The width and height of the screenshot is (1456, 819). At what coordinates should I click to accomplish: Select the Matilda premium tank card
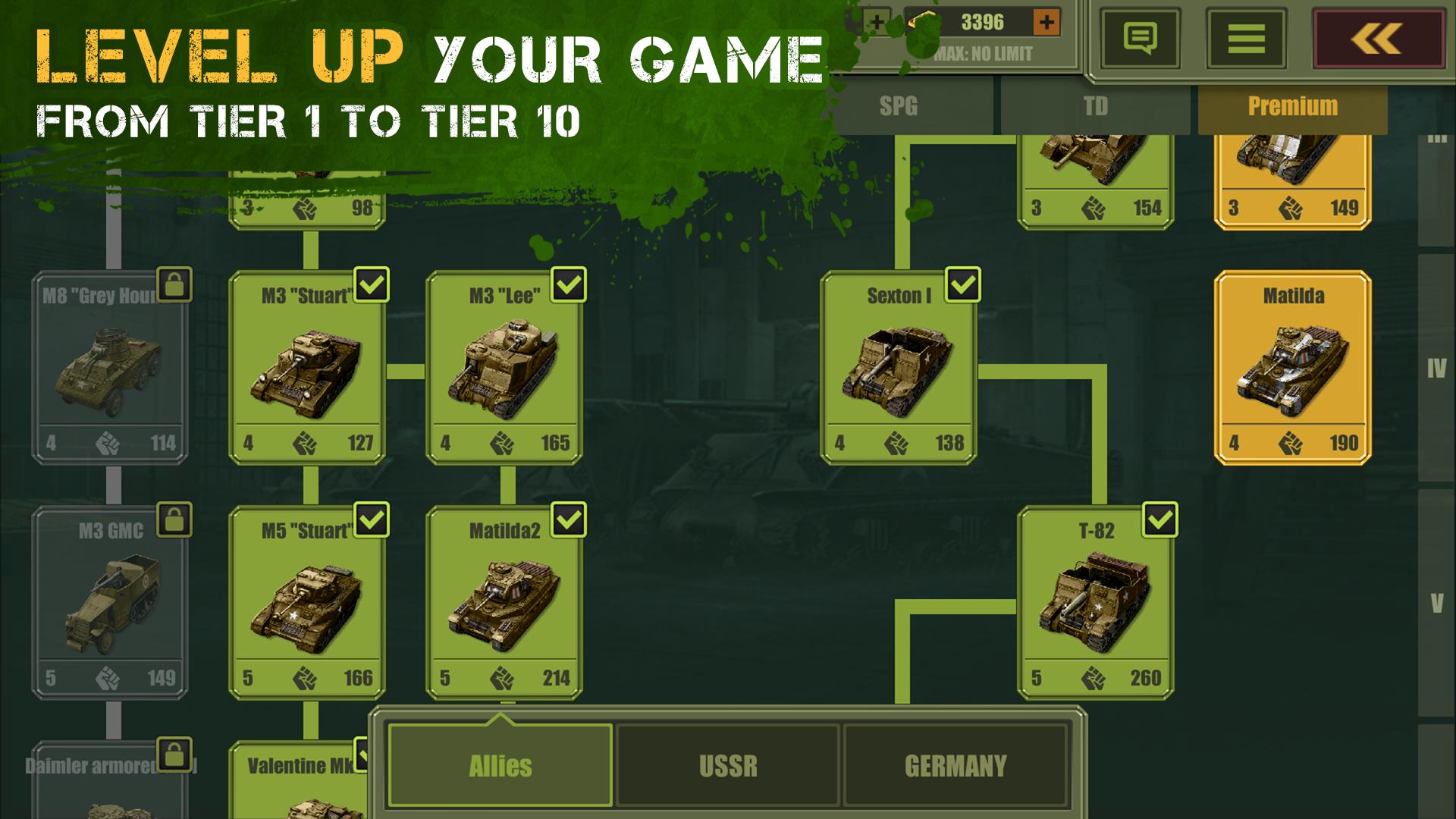(1289, 364)
